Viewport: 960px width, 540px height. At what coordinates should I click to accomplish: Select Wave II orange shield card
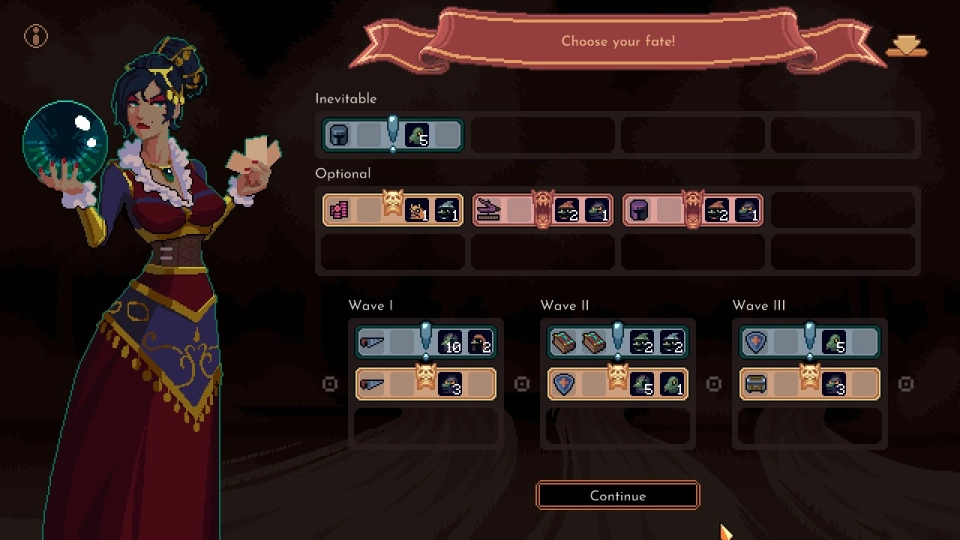coord(617,383)
